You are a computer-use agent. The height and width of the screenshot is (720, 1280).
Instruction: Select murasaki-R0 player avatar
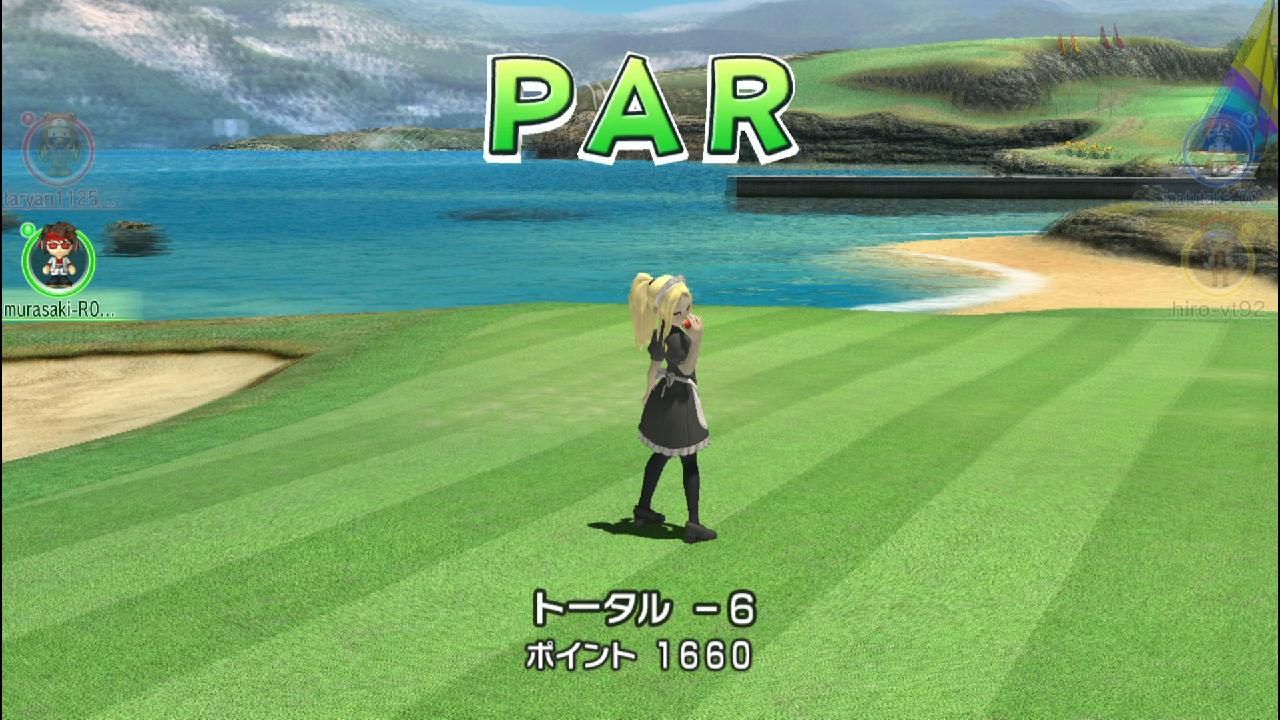point(58,258)
